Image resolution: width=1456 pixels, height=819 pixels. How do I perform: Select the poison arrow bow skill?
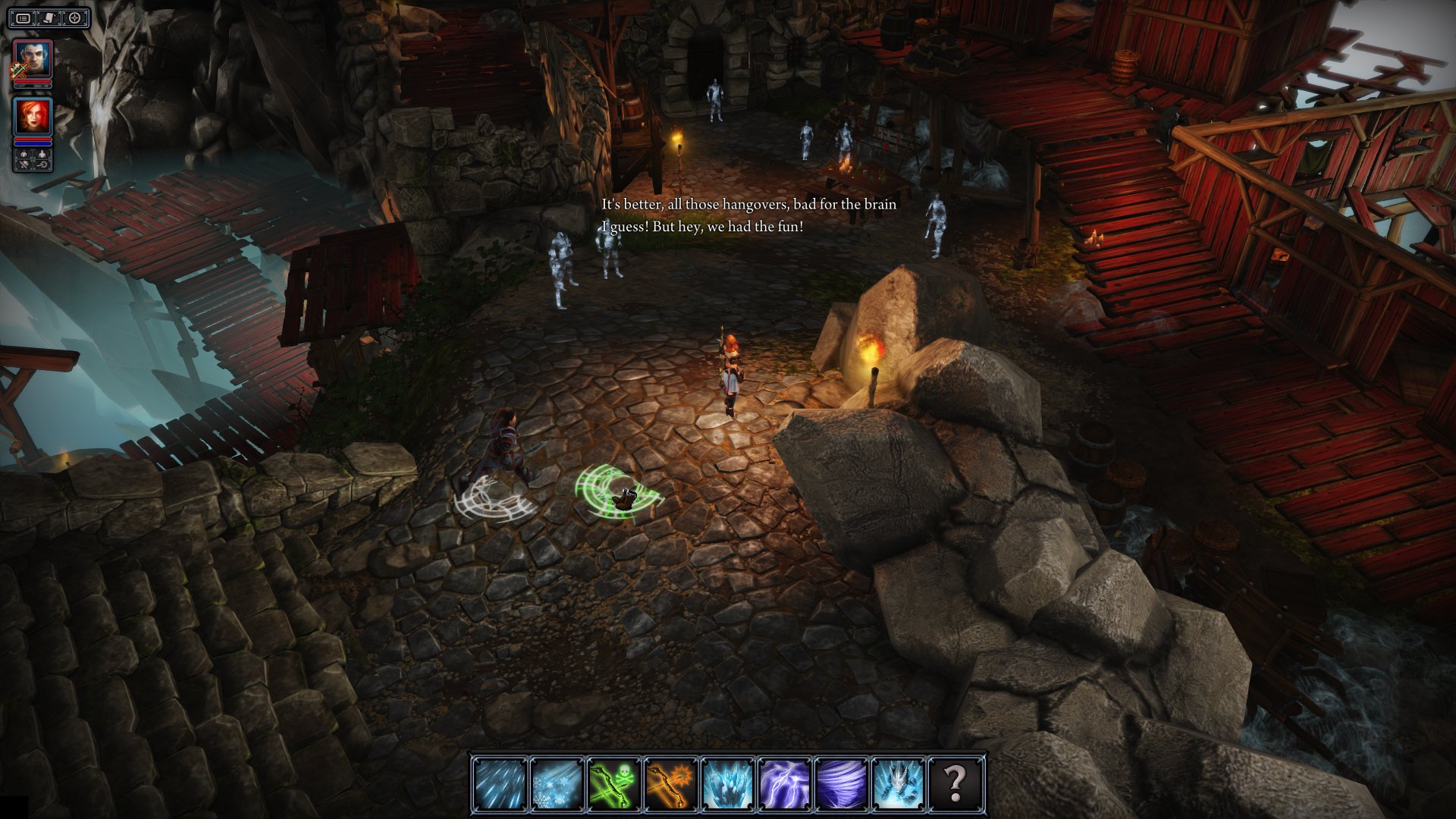pos(613,784)
